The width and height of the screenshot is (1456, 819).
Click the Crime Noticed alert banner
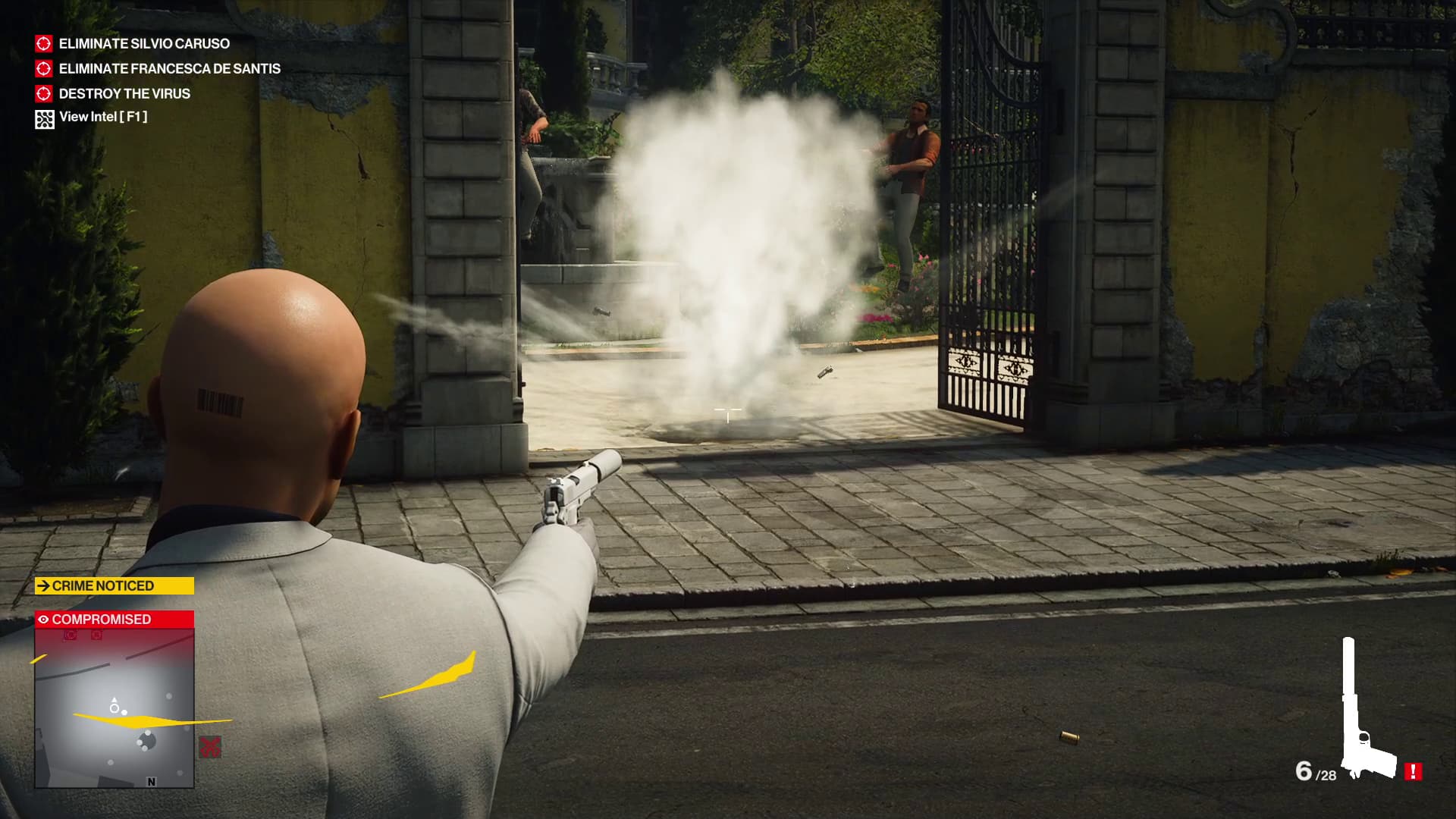(115, 586)
